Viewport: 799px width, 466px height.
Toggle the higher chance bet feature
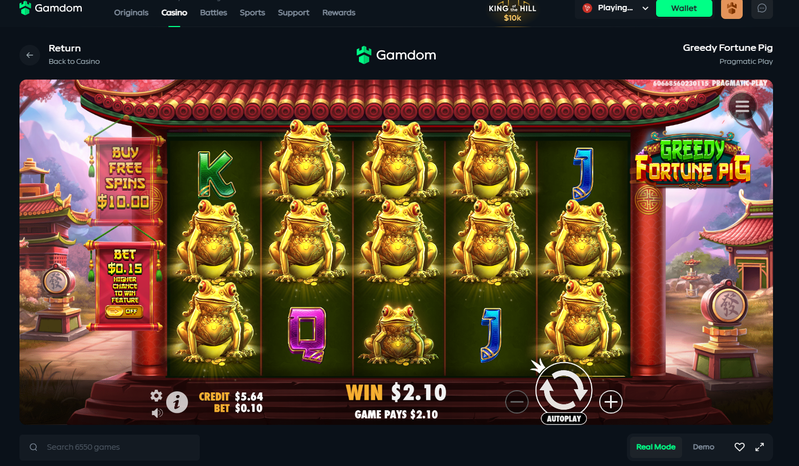point(123,311)
